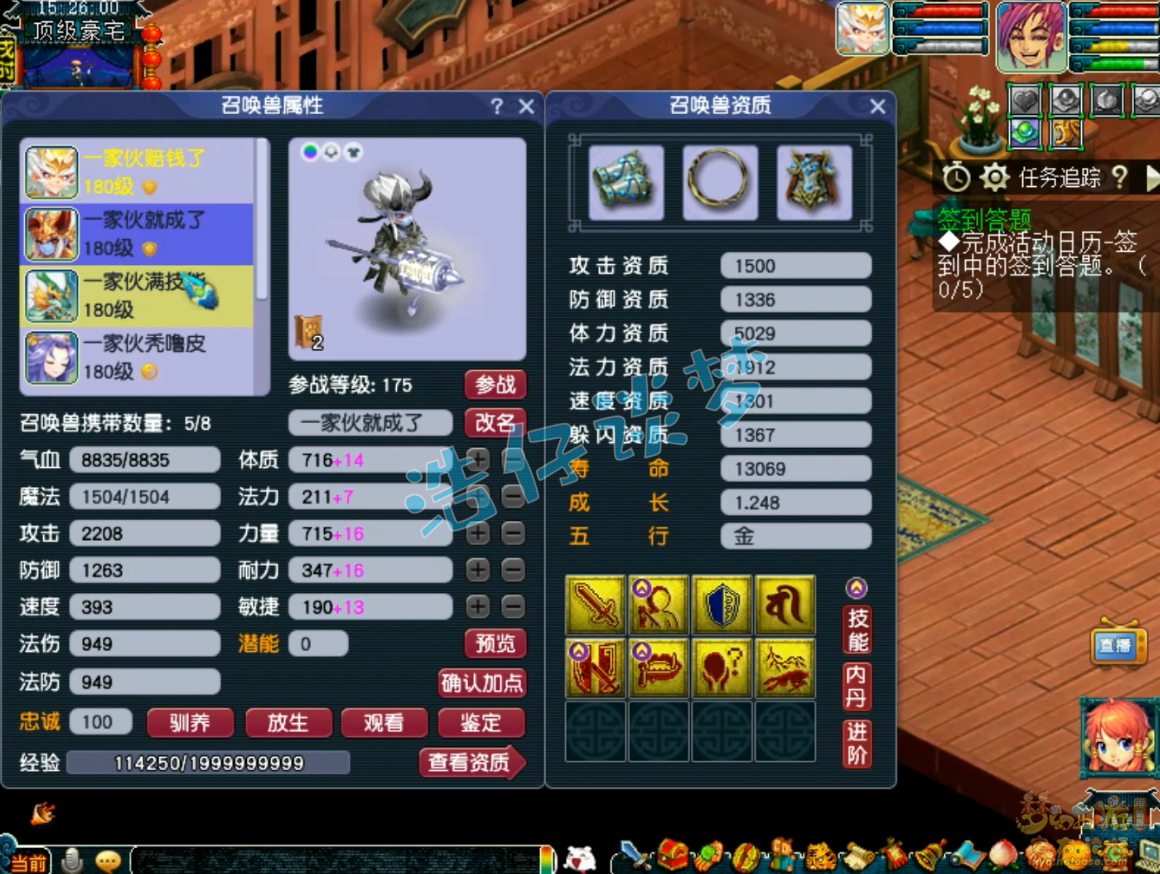Rename the pet with 改名
The width and height of the screenshot is (1160, 874).
coord(495,422)
